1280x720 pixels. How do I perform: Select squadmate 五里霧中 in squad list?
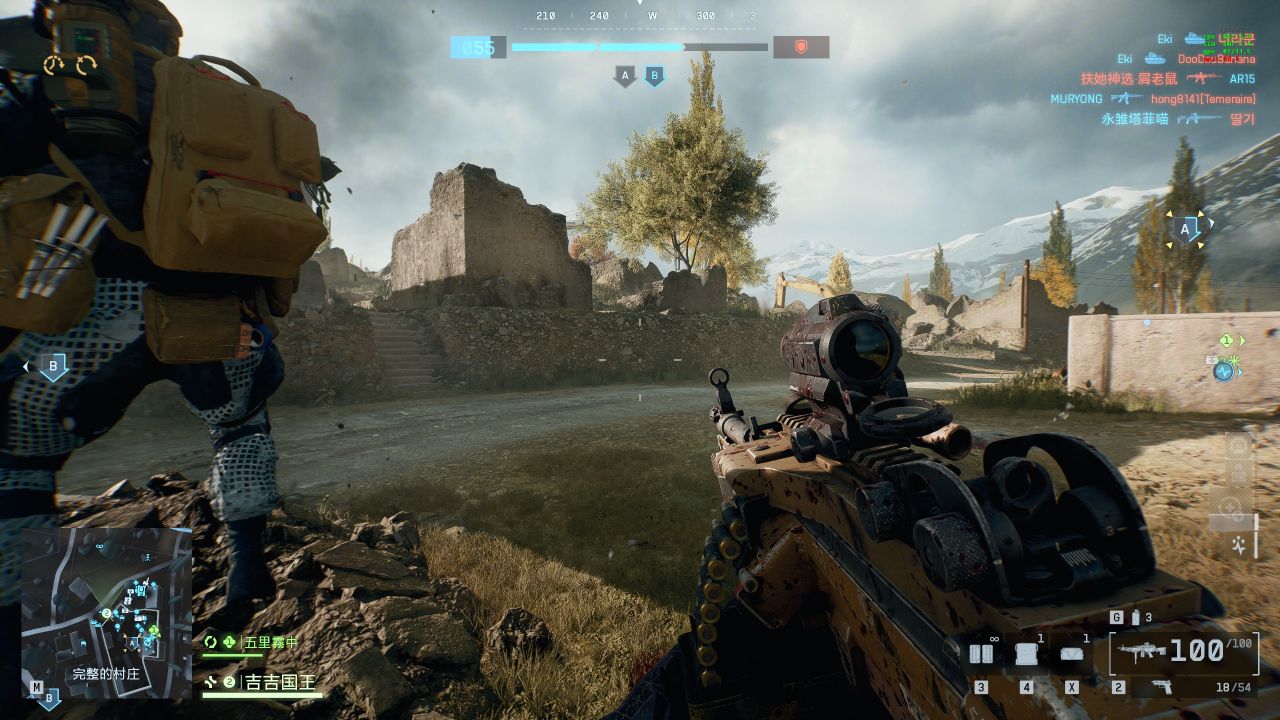[270, 642]
